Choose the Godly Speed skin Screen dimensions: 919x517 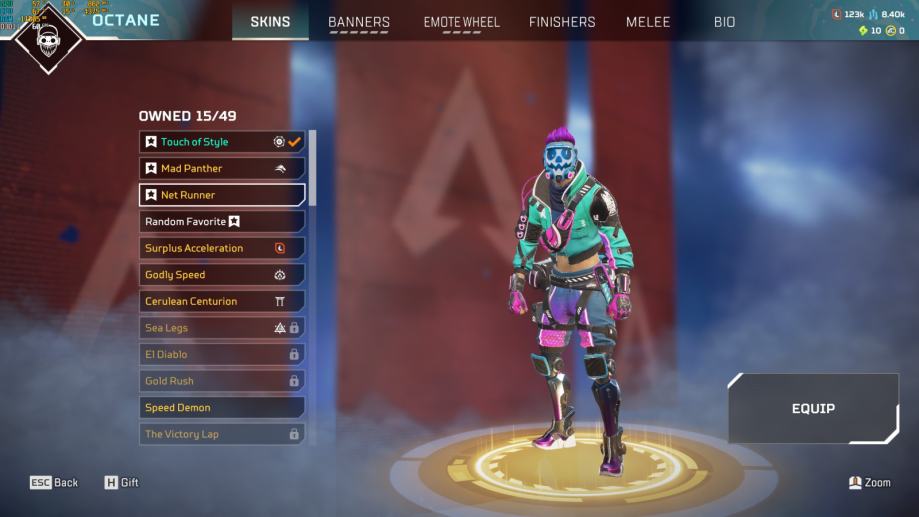coord(222,275)
